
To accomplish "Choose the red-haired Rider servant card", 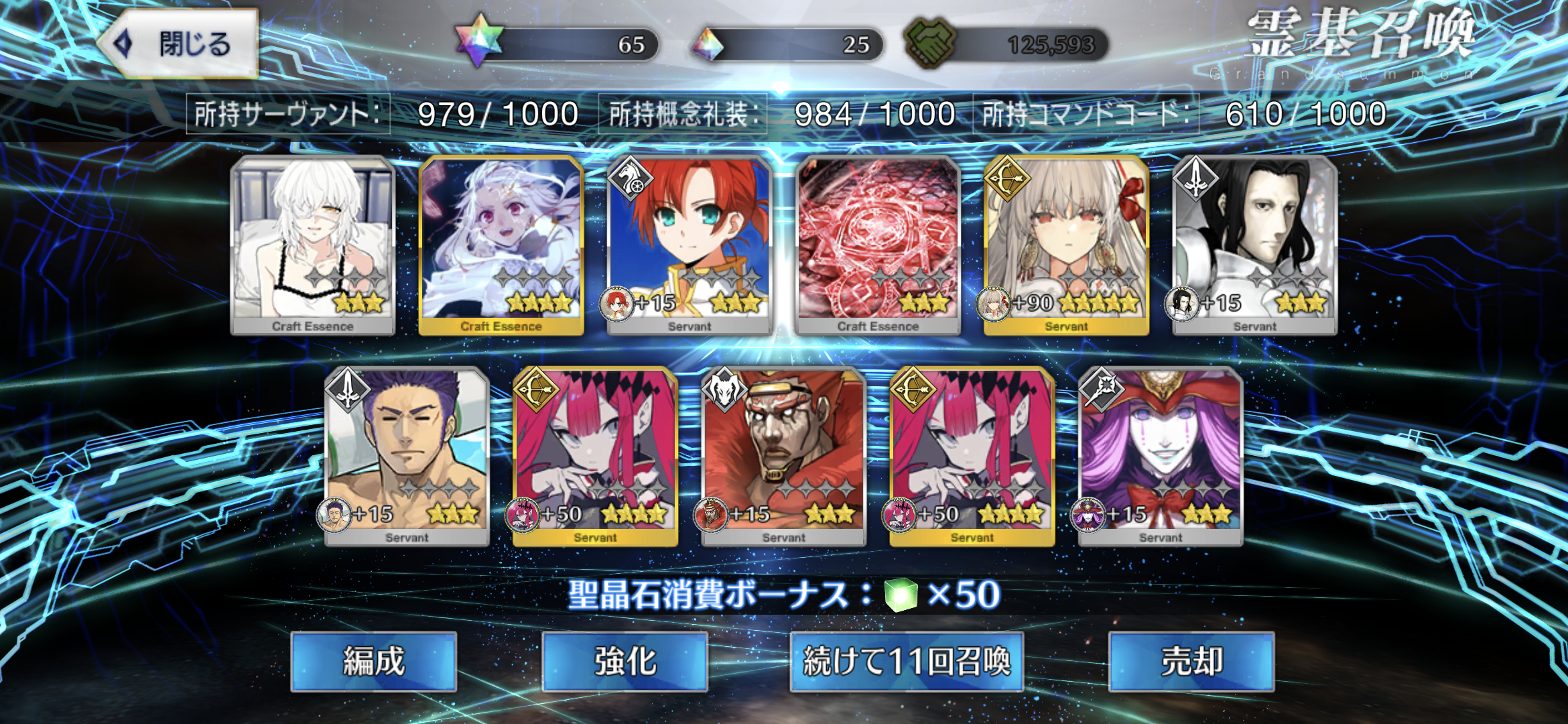I will pos(690,245).
